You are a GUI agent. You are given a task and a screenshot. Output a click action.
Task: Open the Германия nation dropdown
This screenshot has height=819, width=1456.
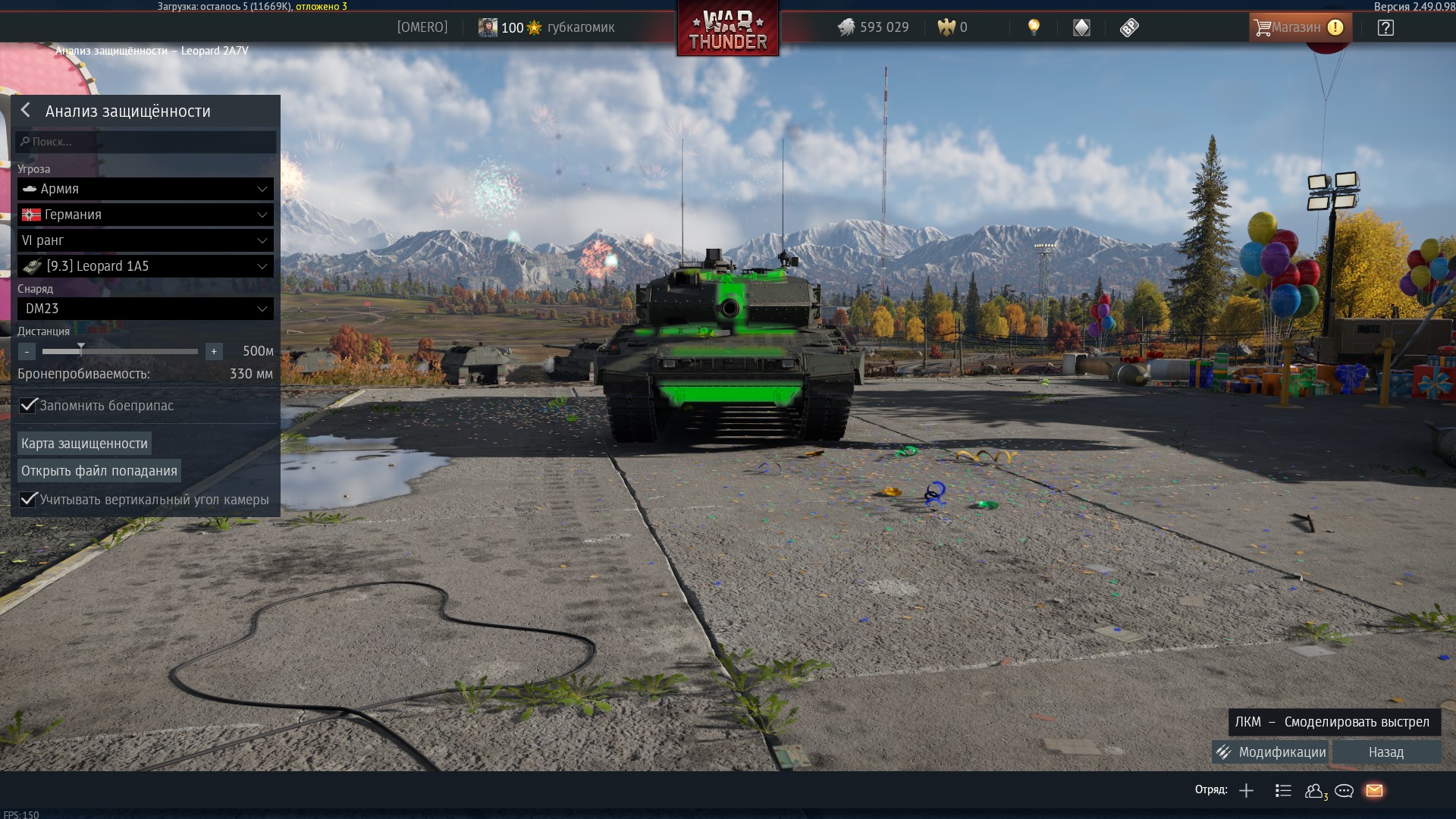coord(146,215)
